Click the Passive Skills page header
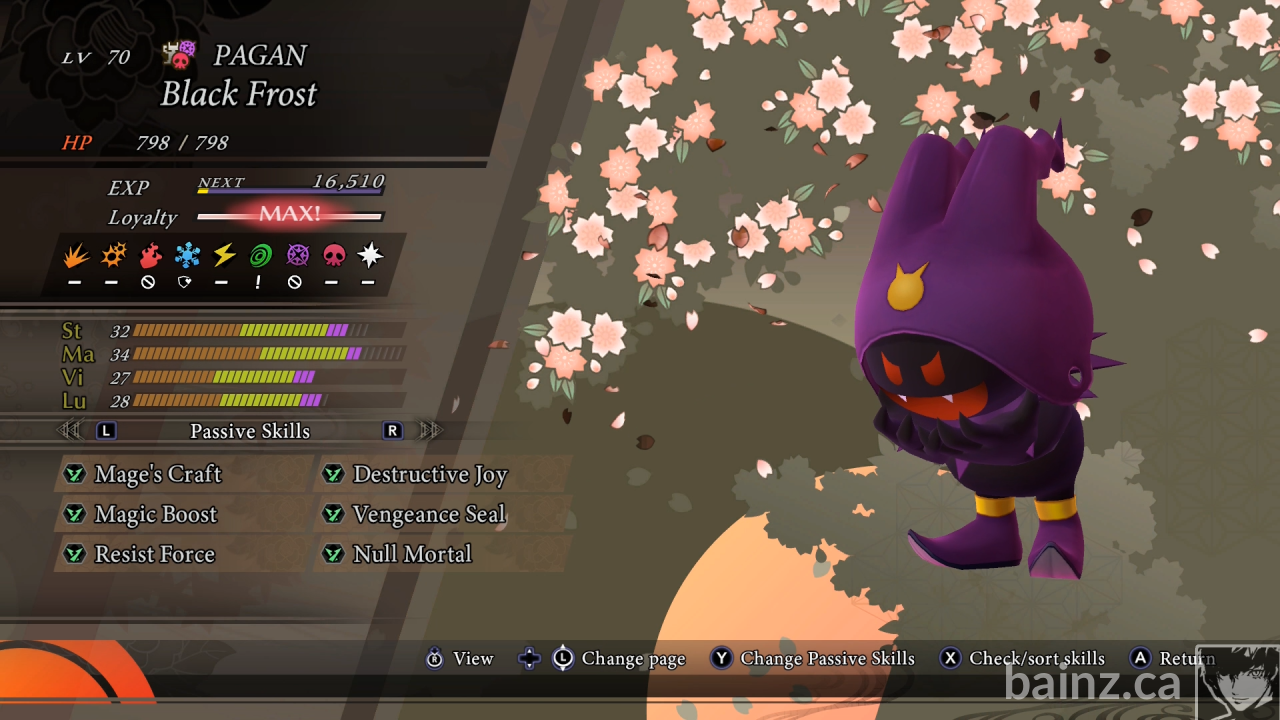 (x=250, y=431)
